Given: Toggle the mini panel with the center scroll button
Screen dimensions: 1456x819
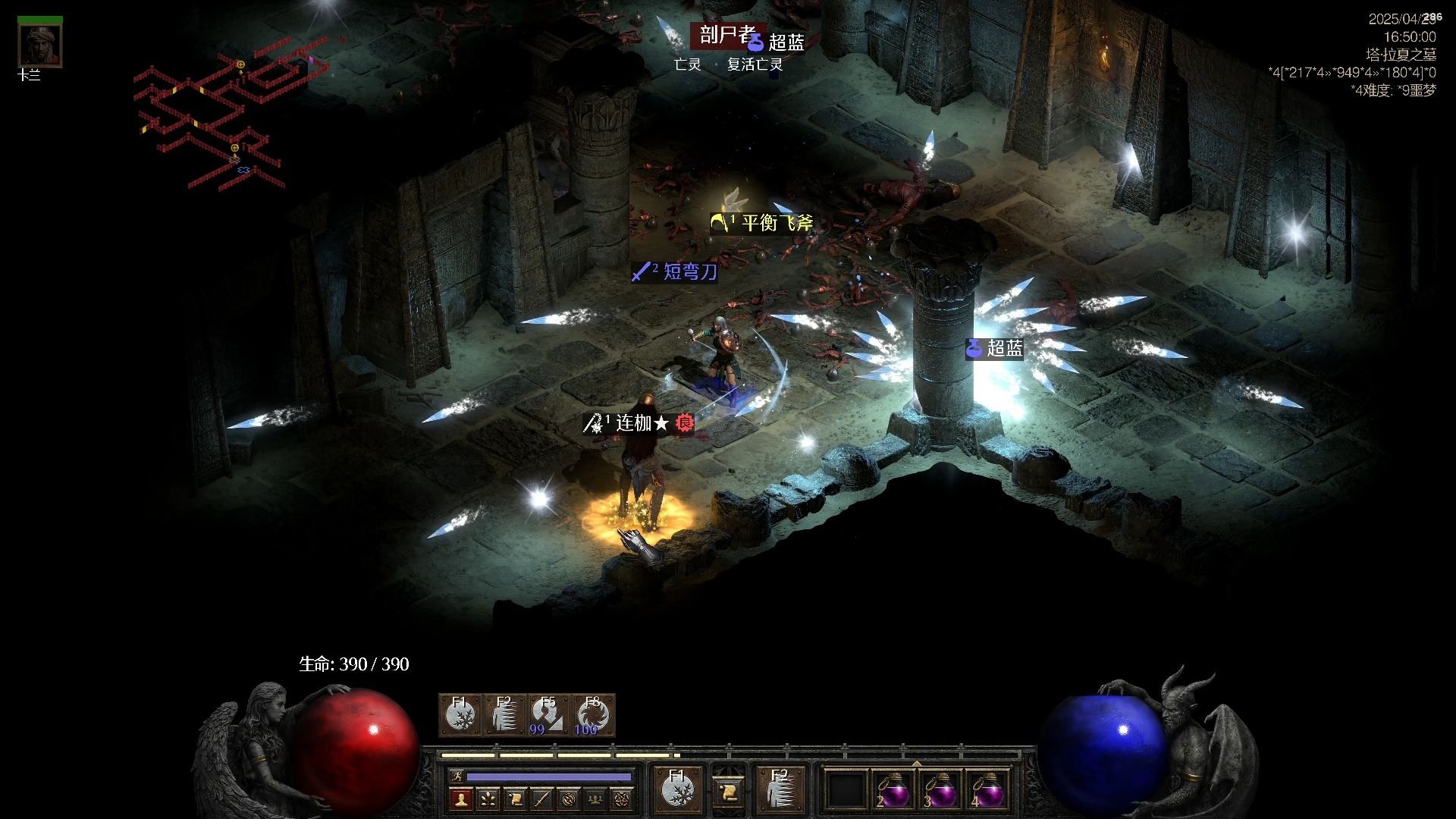Looking at the screenshot, I should click(728, 791).
